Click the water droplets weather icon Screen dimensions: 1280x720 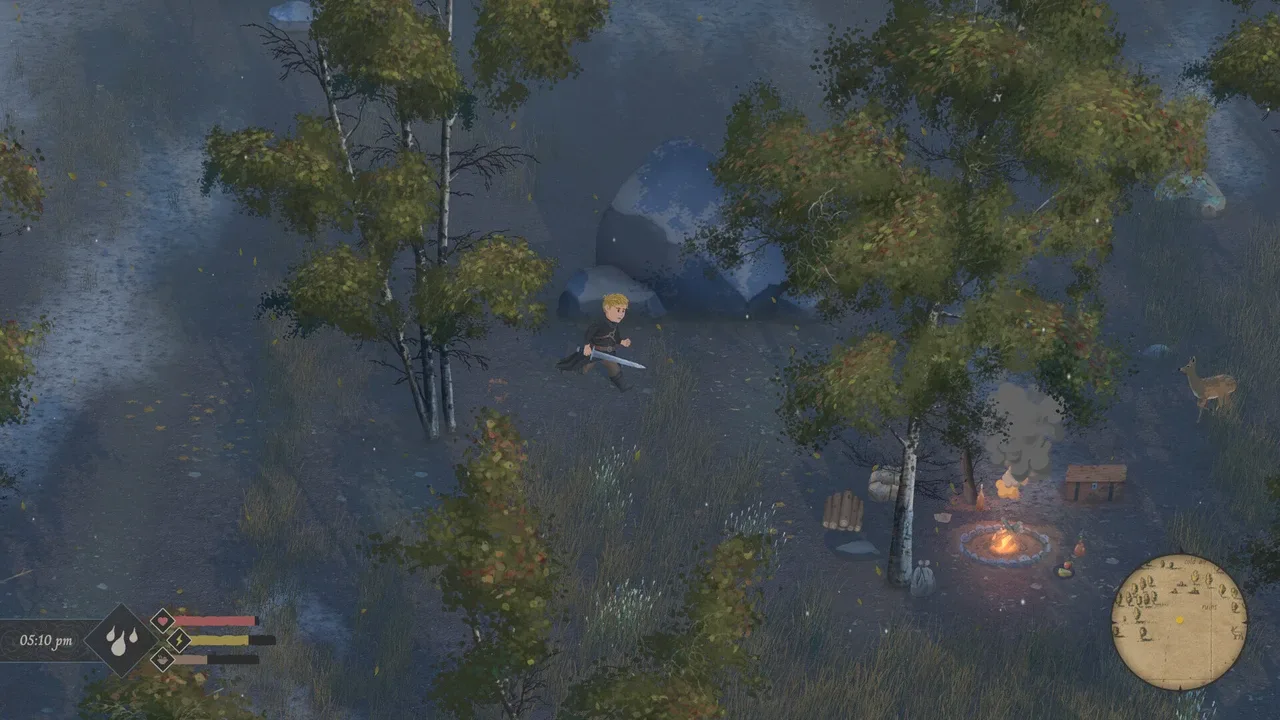point(122,642)
